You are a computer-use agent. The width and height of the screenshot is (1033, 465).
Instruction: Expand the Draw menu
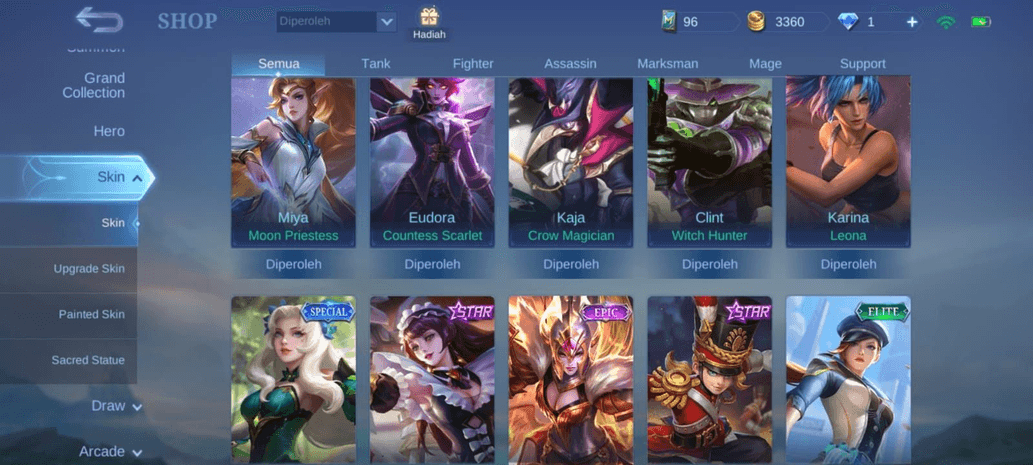[x=116, y=406]
